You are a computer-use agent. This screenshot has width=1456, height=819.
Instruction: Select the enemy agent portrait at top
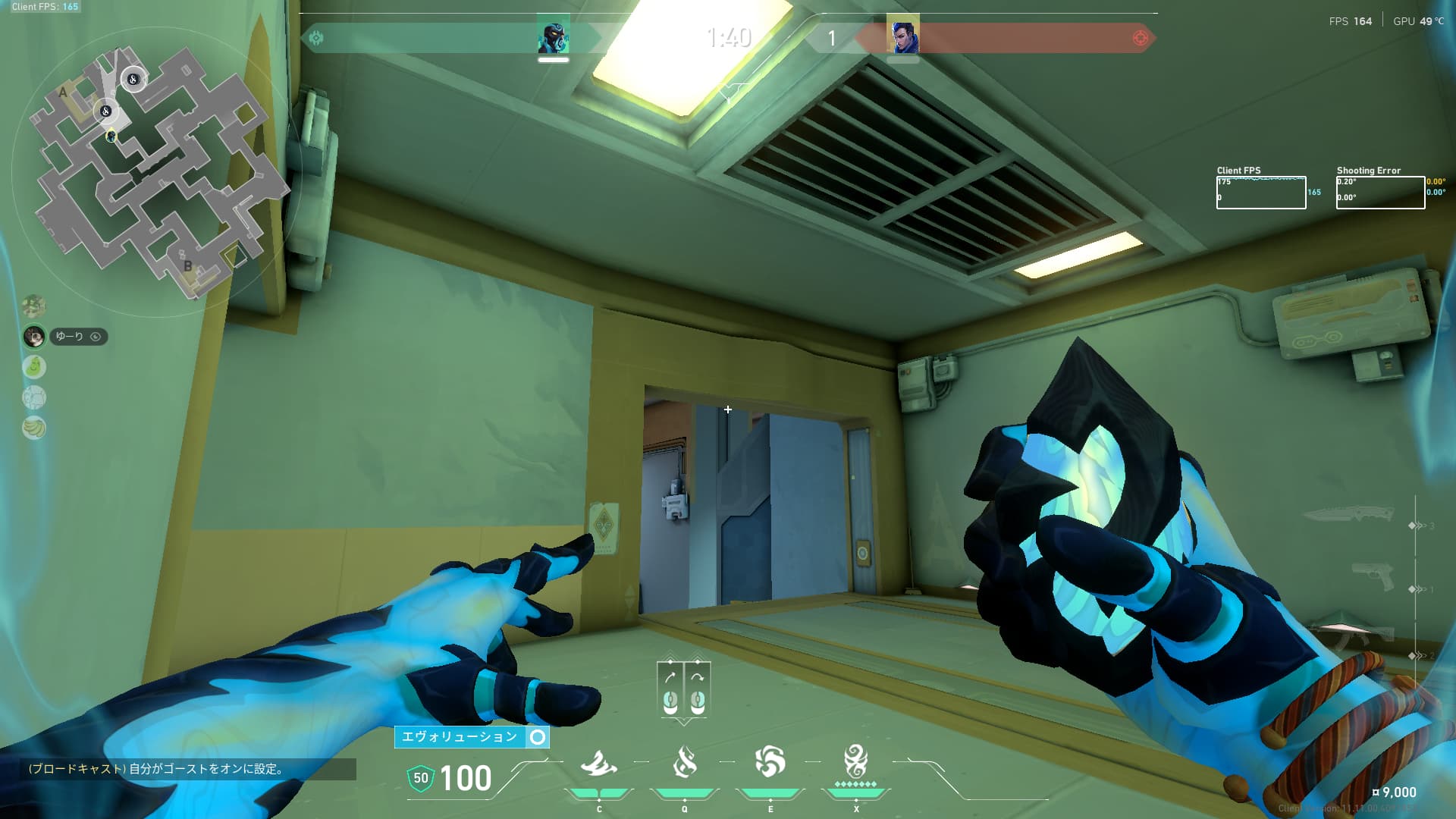point(902,36)
